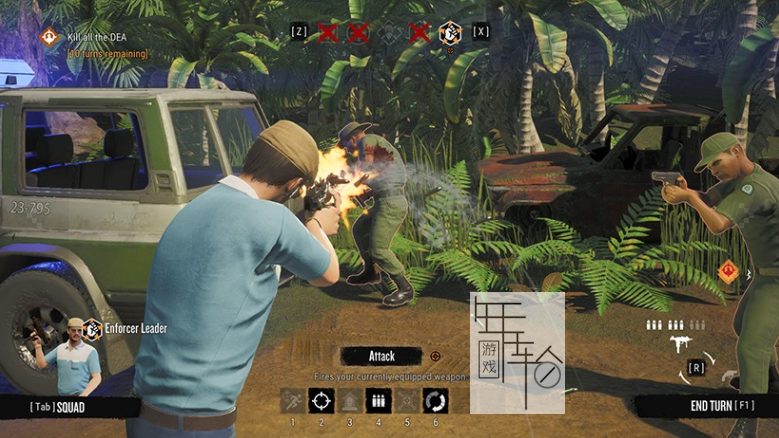Select the greyed-out crossed-target ability in slot 5
The height and width of the screenshot is (438, 779).
[x=406, y=401]
